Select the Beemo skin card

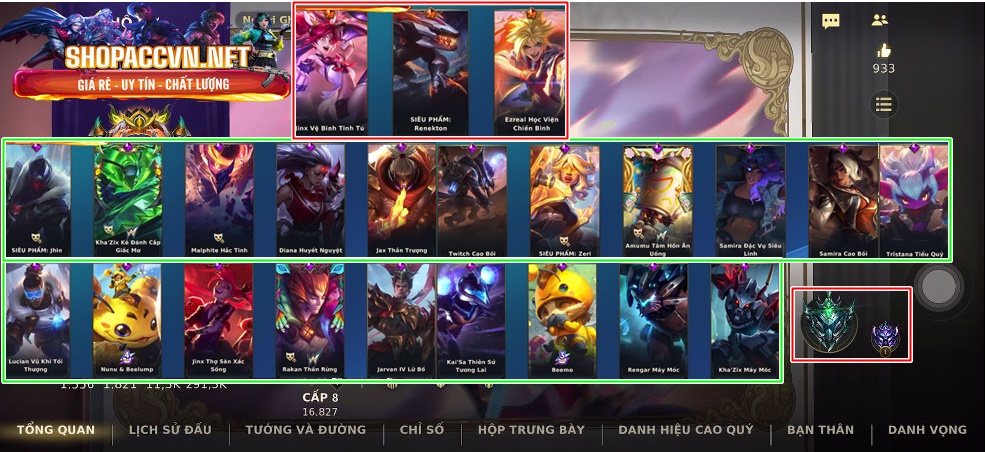[x=562, y=320]
